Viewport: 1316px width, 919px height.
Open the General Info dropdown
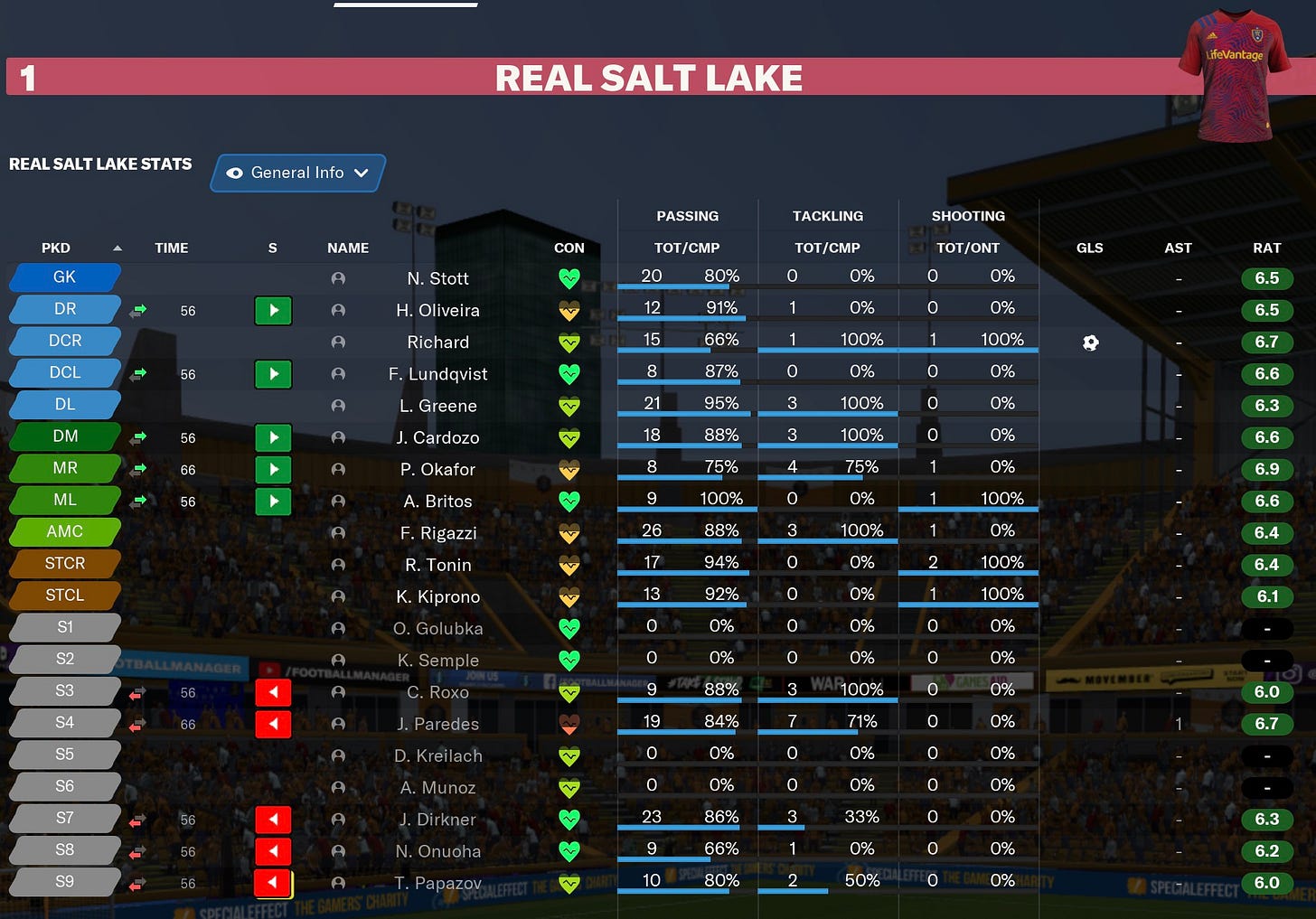[x=362, y=173]
